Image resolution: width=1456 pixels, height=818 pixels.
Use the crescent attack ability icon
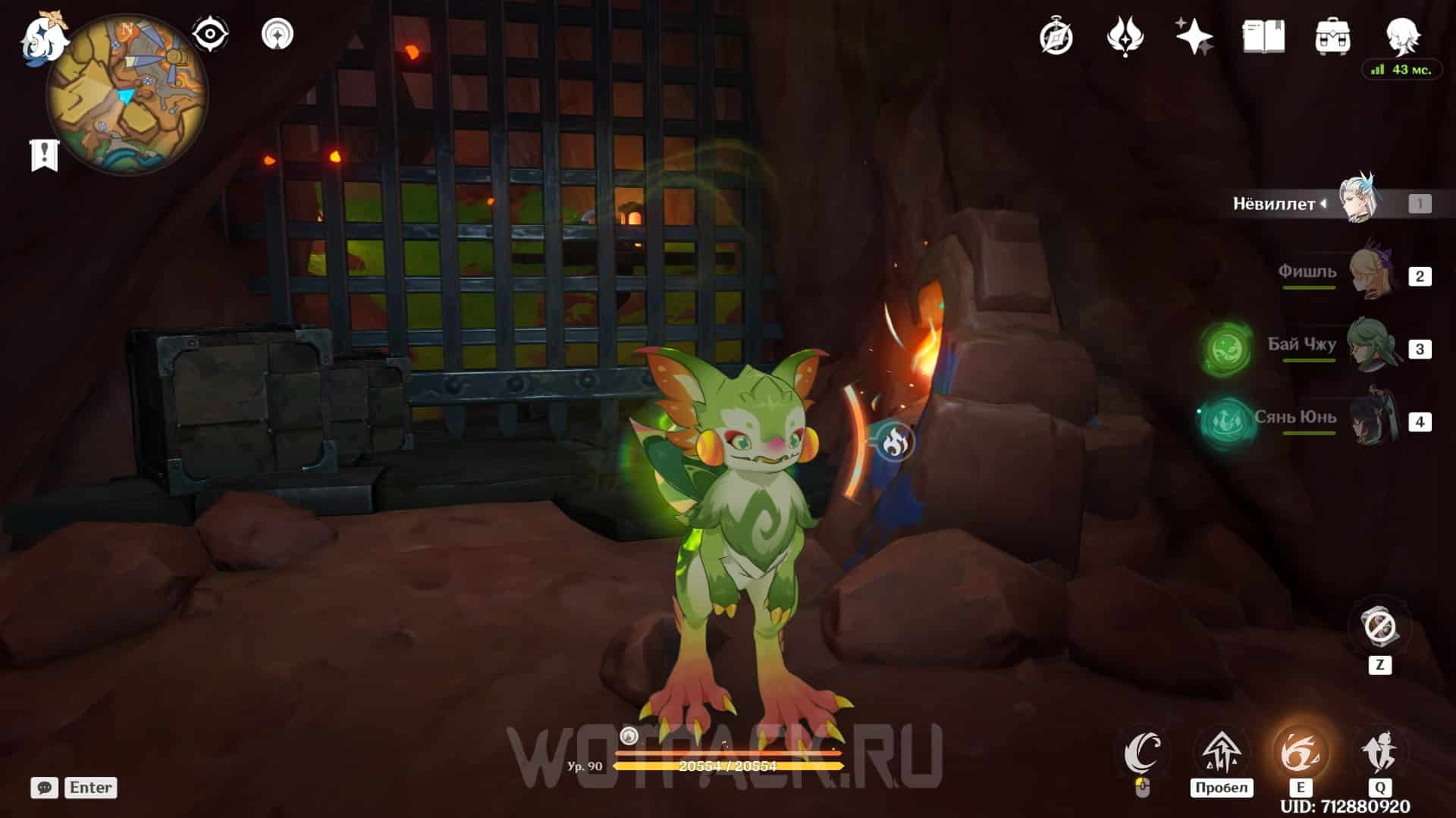pyautogui.click(x=1143, y=753)
